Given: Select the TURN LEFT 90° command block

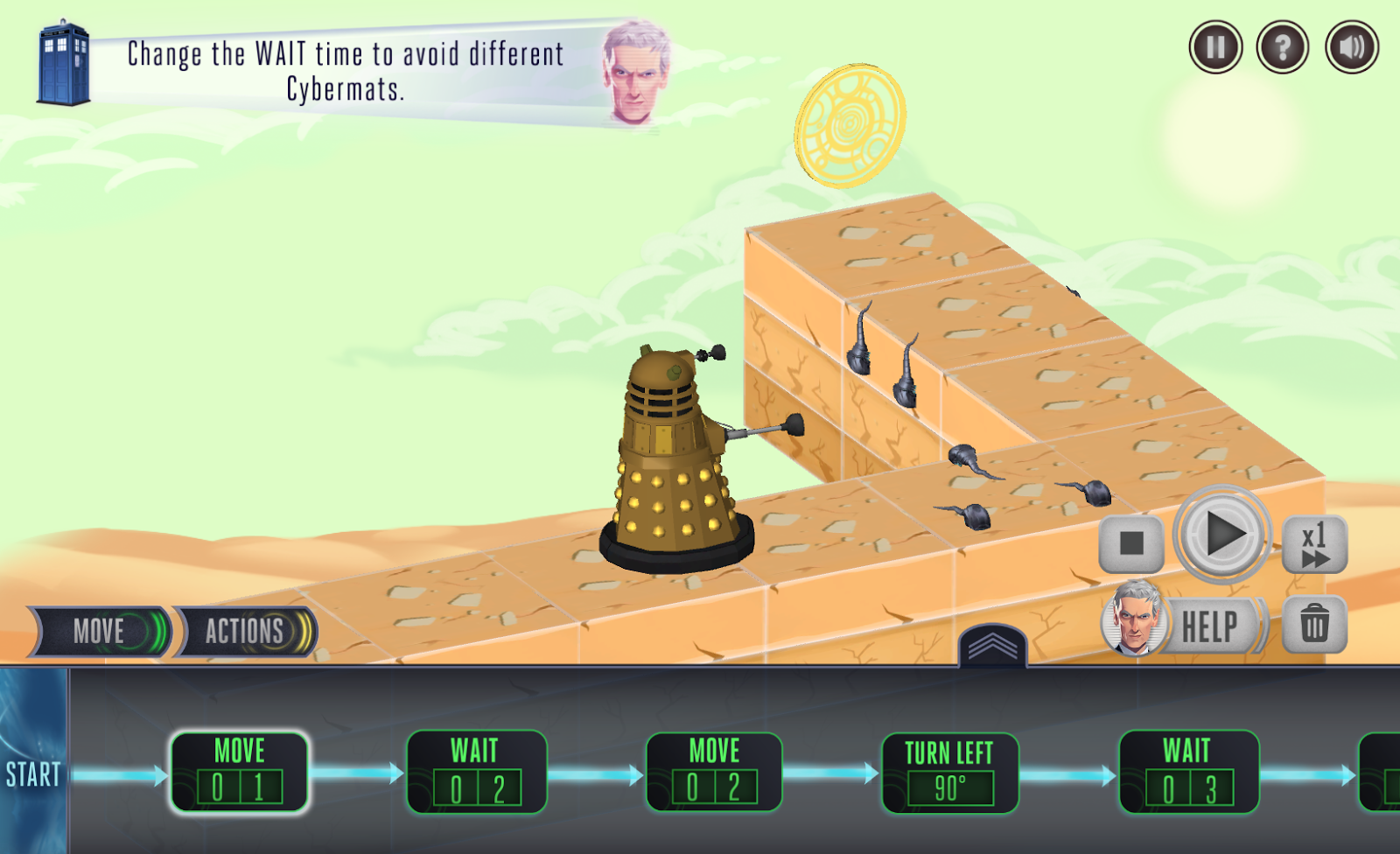Looking at the screenshot, I should pos(947,773).
